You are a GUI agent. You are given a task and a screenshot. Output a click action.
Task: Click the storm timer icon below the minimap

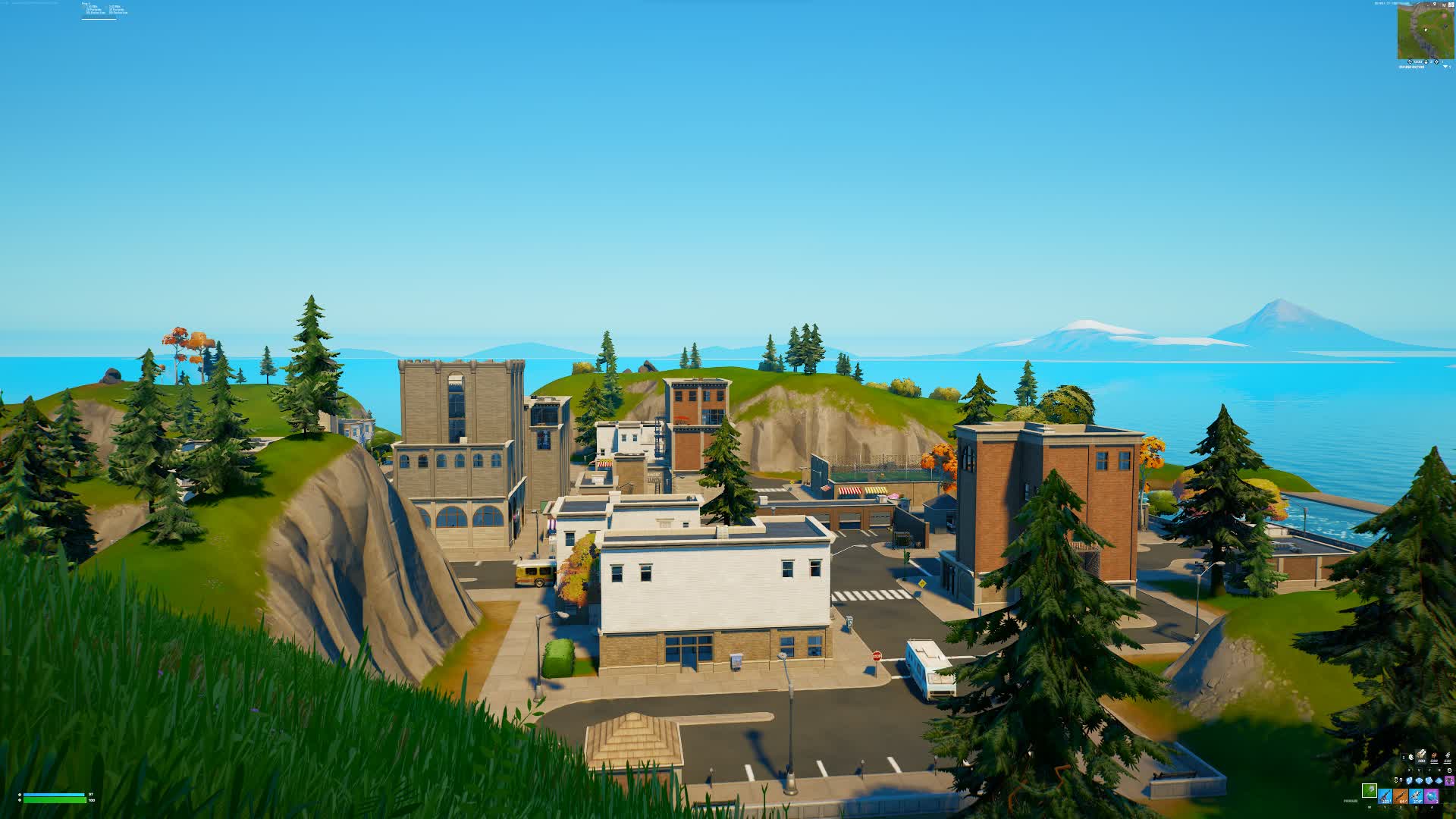pos(1410,61)
